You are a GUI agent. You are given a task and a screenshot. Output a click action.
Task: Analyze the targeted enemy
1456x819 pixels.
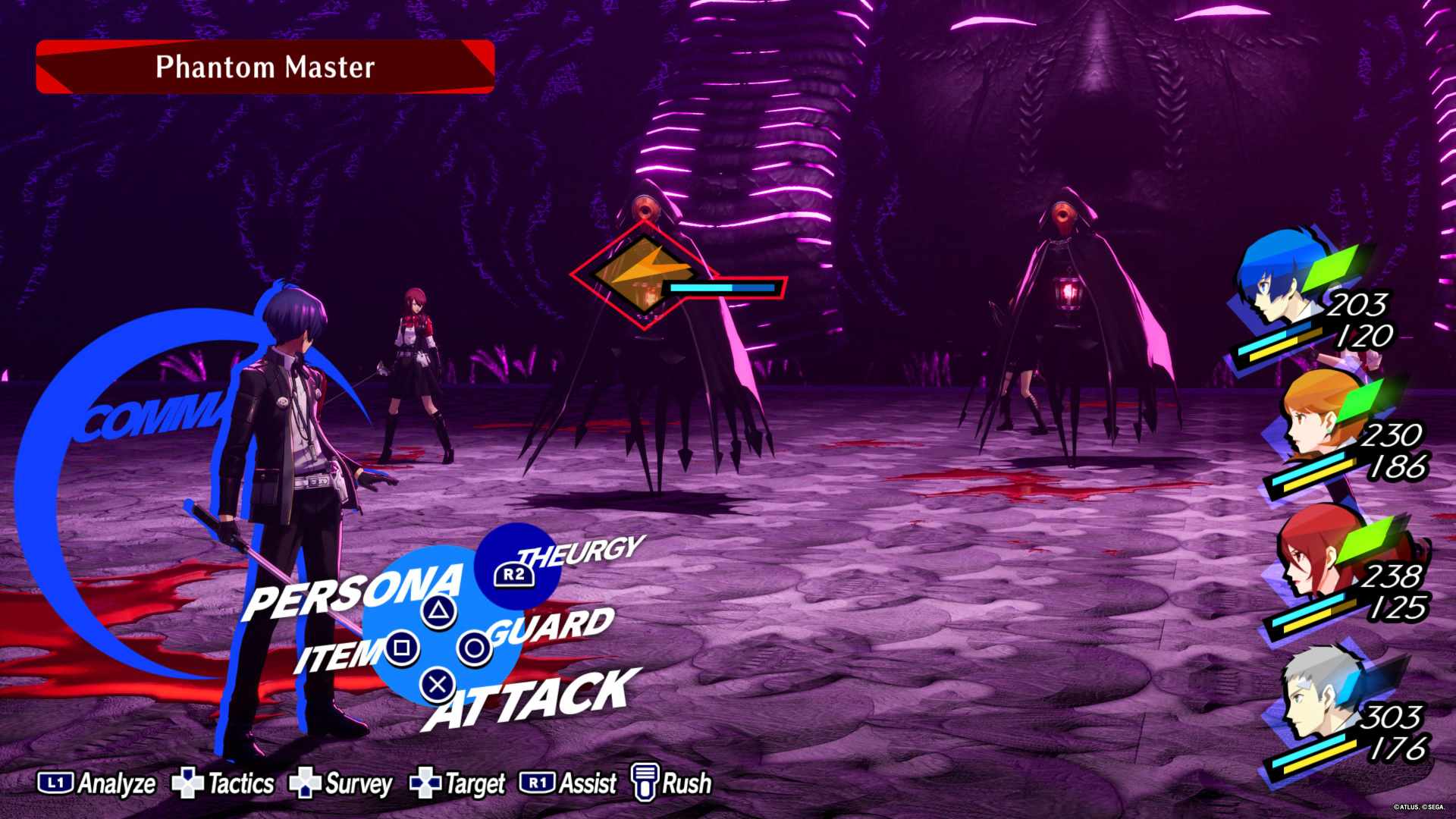(x=97, y=783)
